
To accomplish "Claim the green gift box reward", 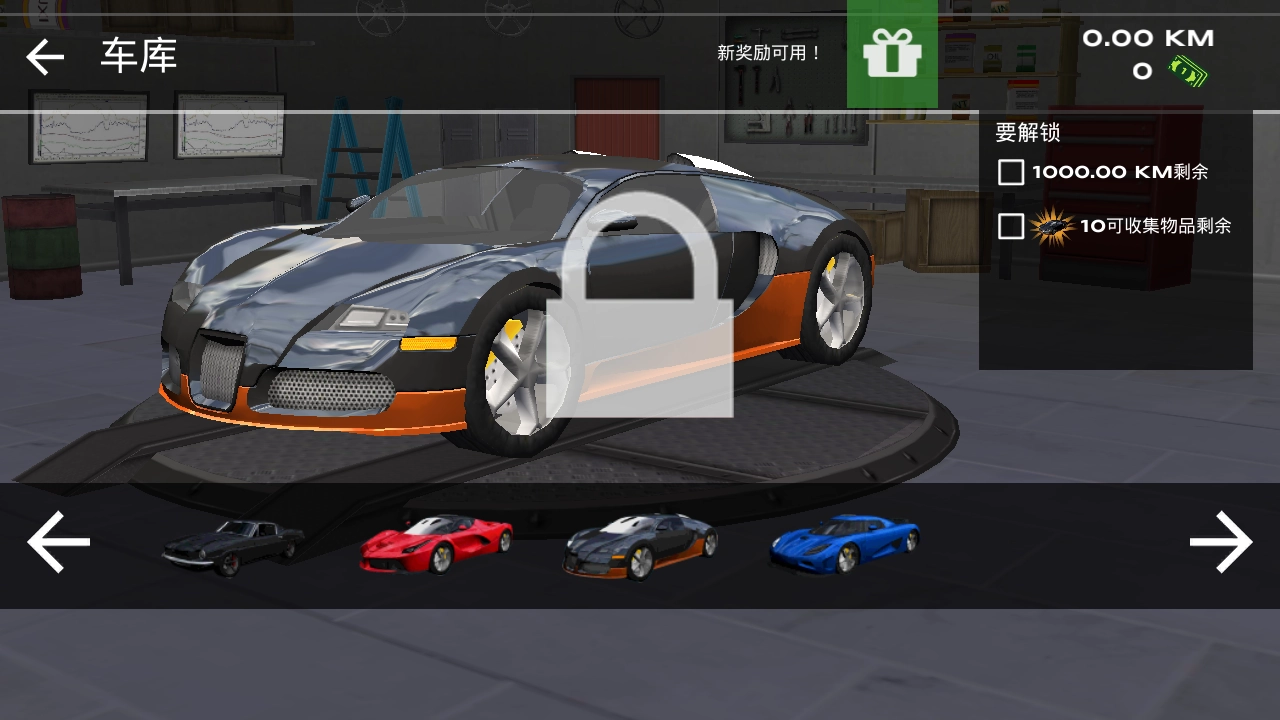I will [x=892, y=54].
